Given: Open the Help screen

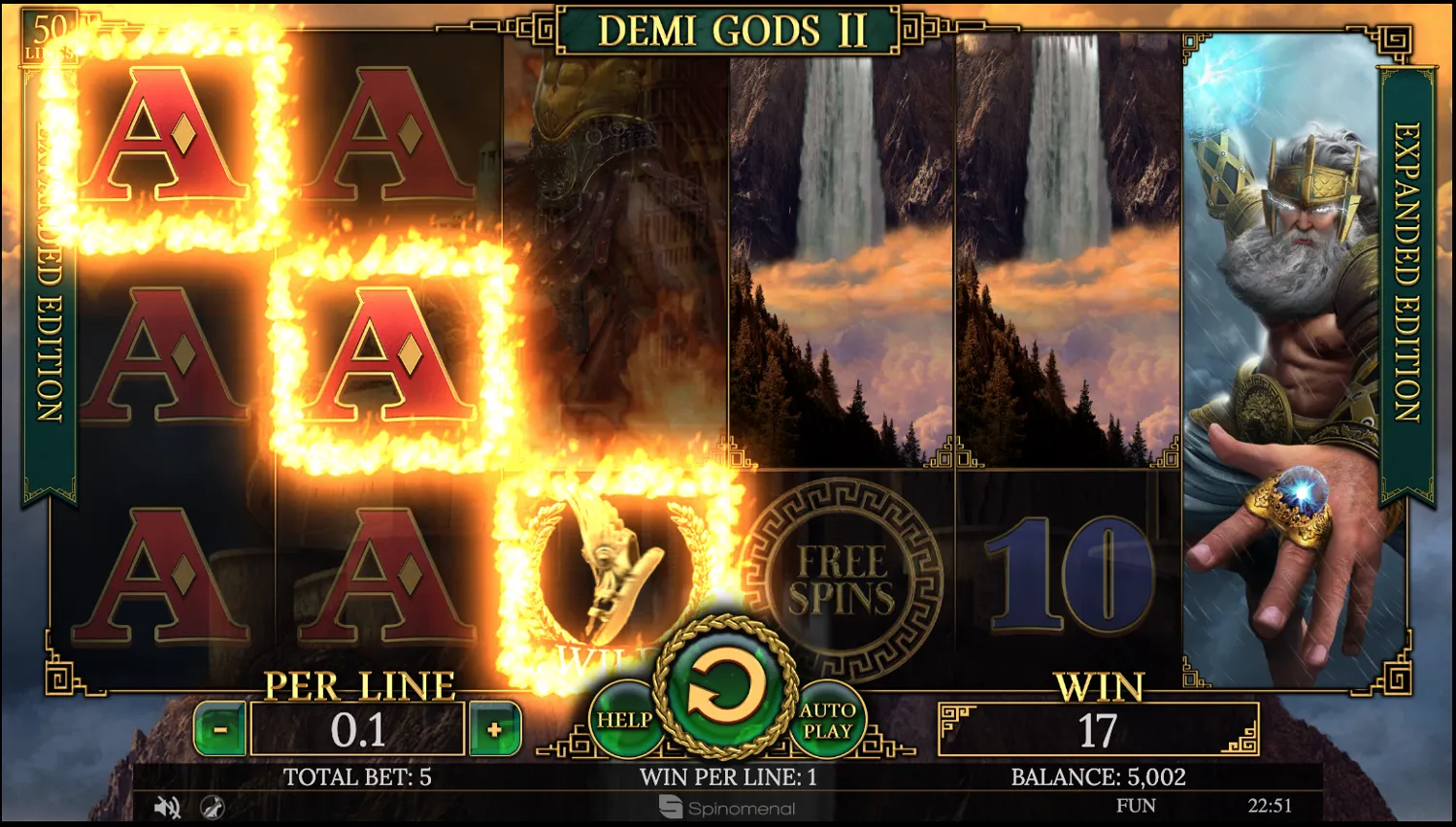Looking at the screenshot, I should (x=627, y=720).
